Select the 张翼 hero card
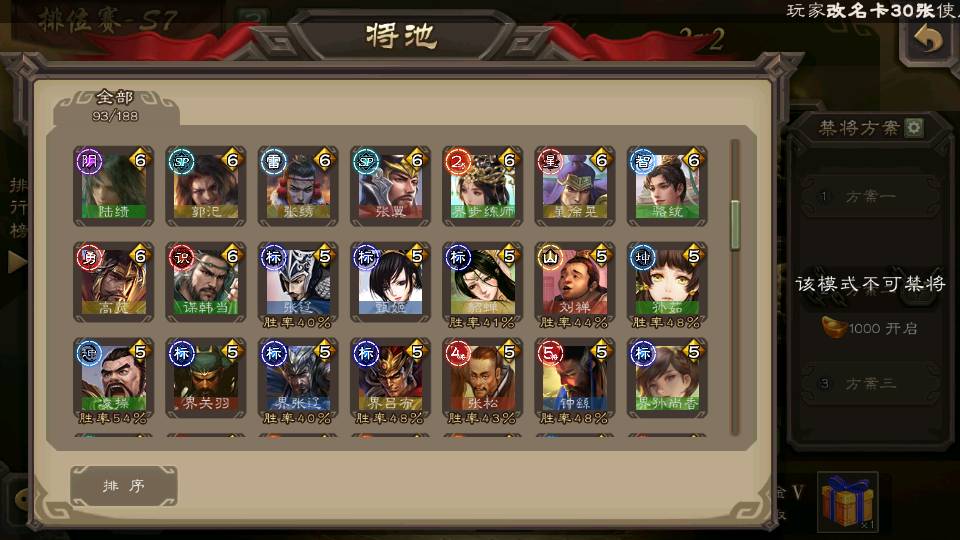 390,186
